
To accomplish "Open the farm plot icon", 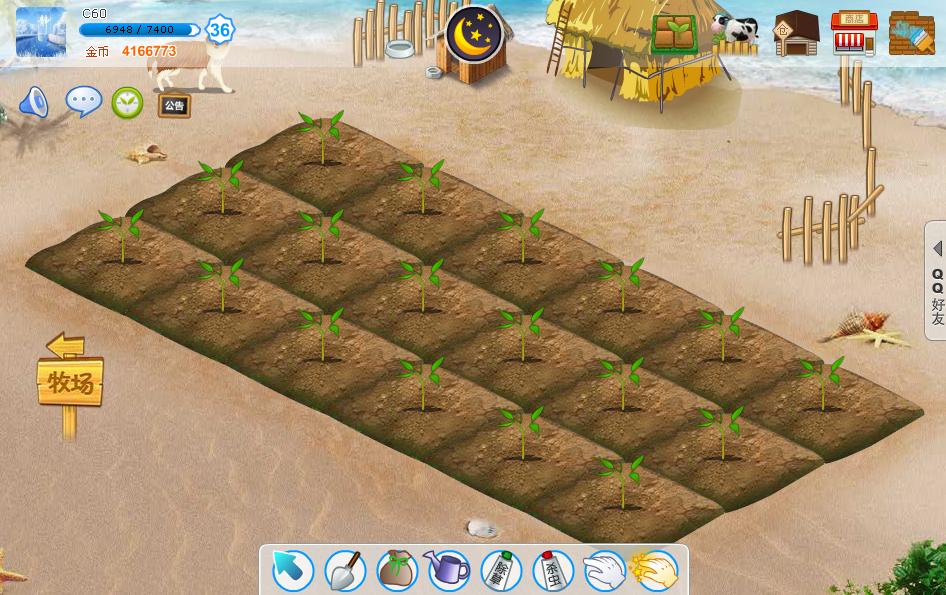I will [675, 34].
